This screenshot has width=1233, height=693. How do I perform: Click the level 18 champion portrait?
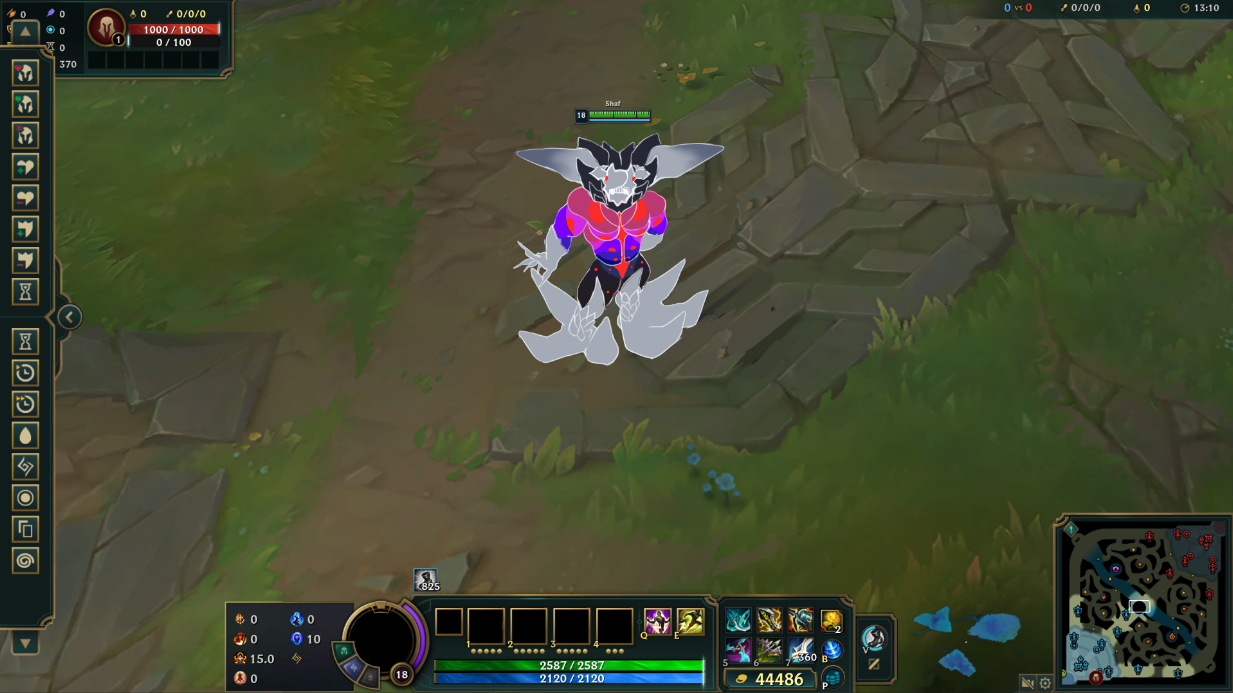380,638
